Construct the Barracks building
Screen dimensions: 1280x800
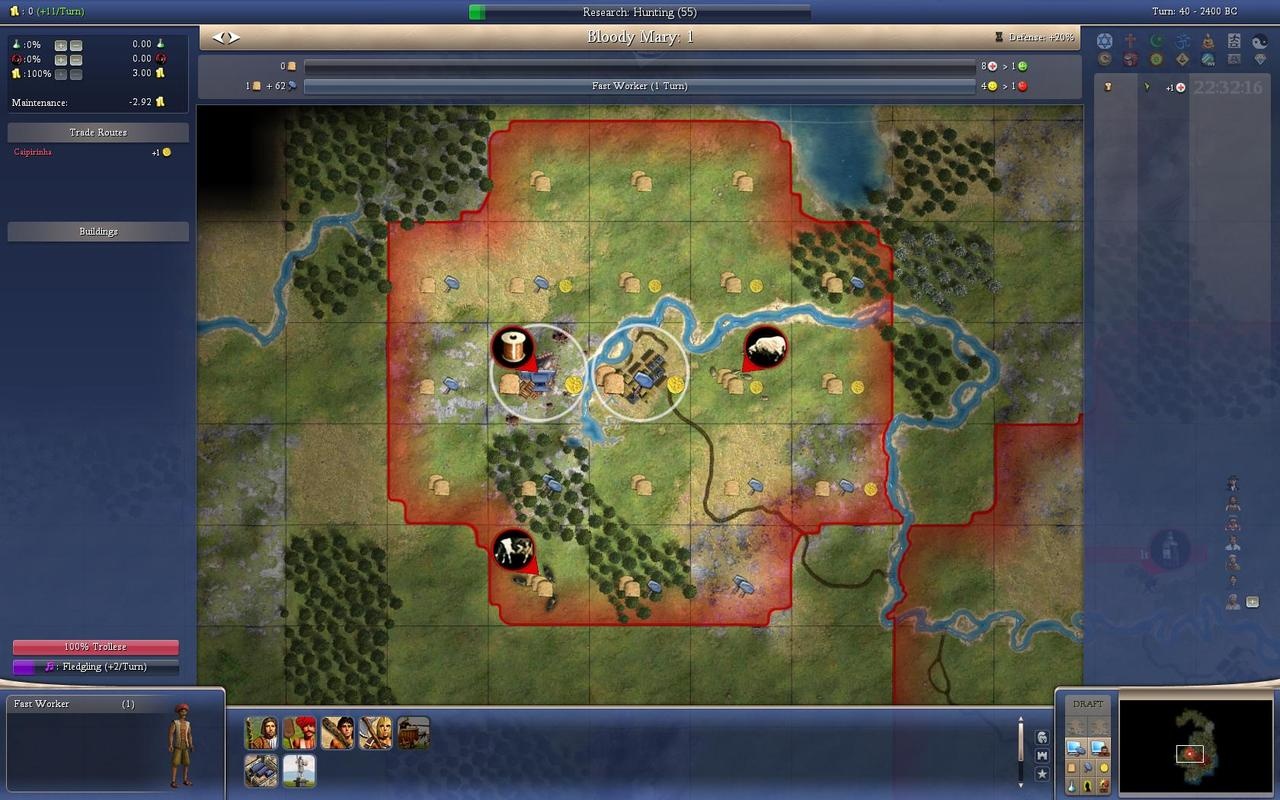261,770
